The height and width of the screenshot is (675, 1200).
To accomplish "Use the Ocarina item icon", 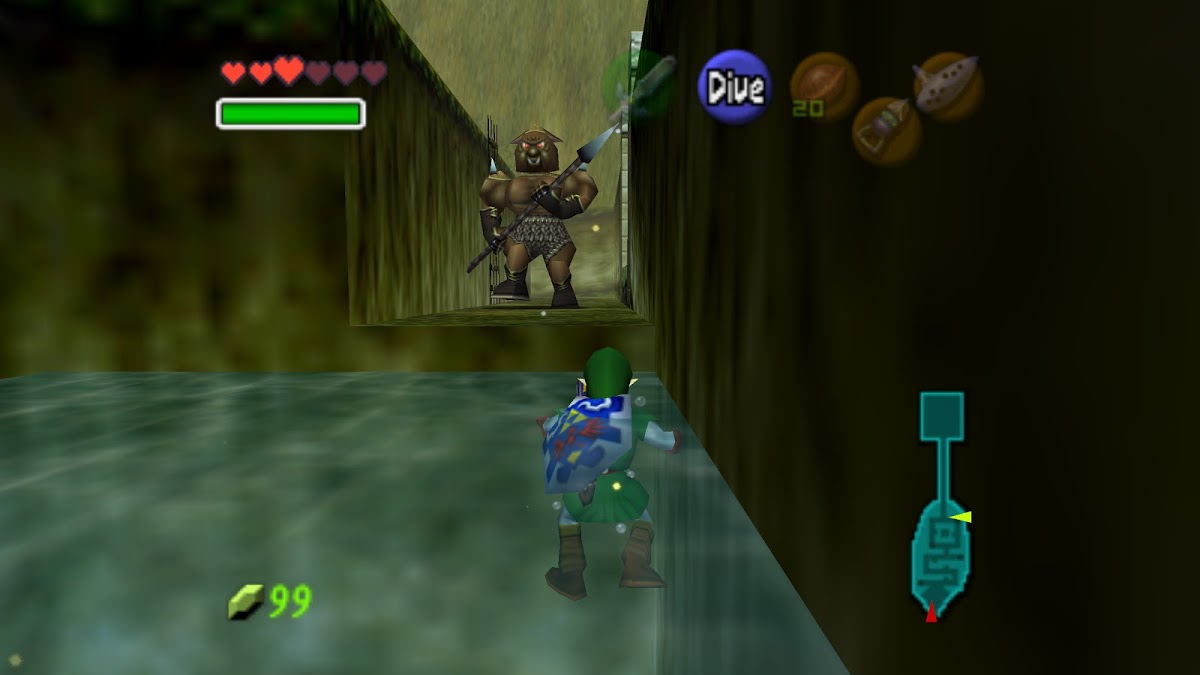I will pyautogui.click(x=948, y=86).
